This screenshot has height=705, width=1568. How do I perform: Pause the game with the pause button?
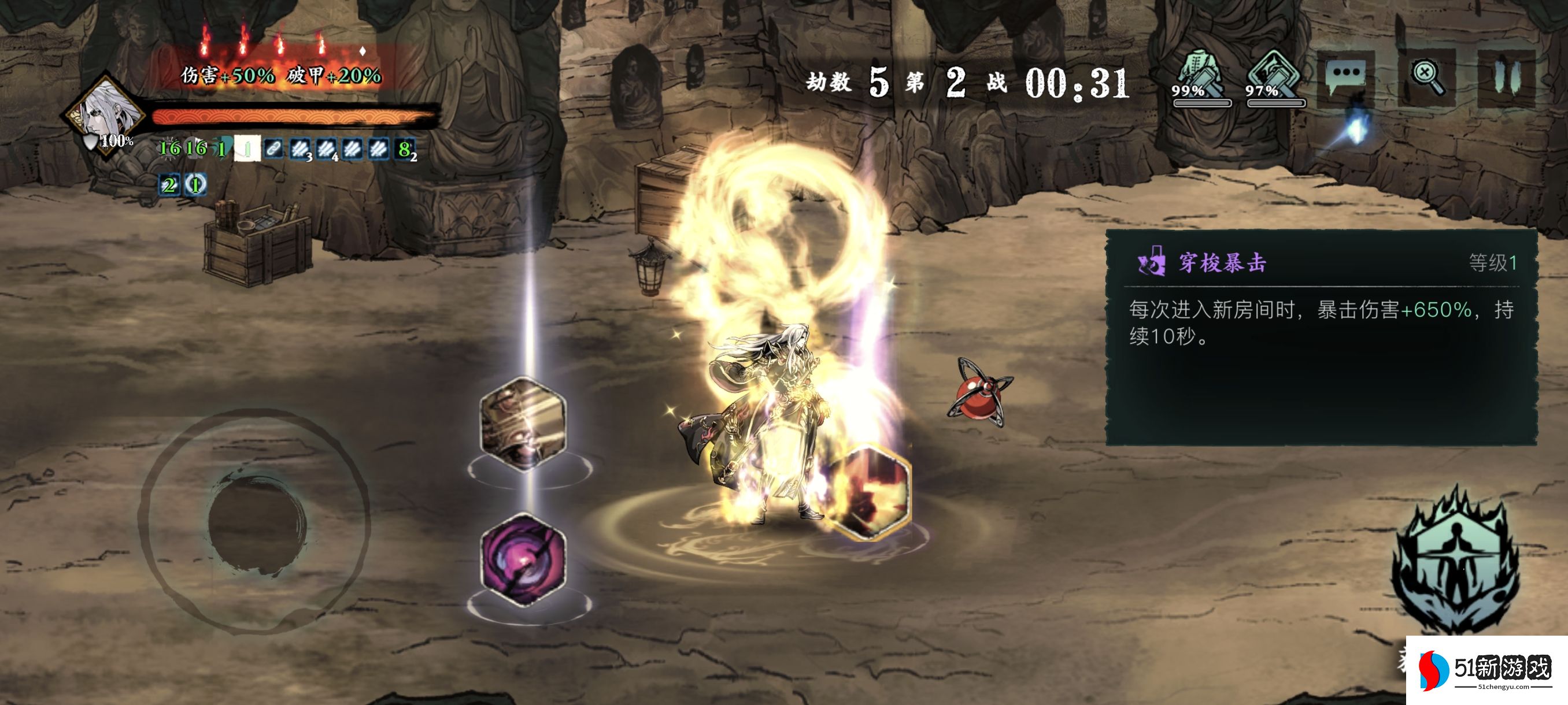(1507, 79)
